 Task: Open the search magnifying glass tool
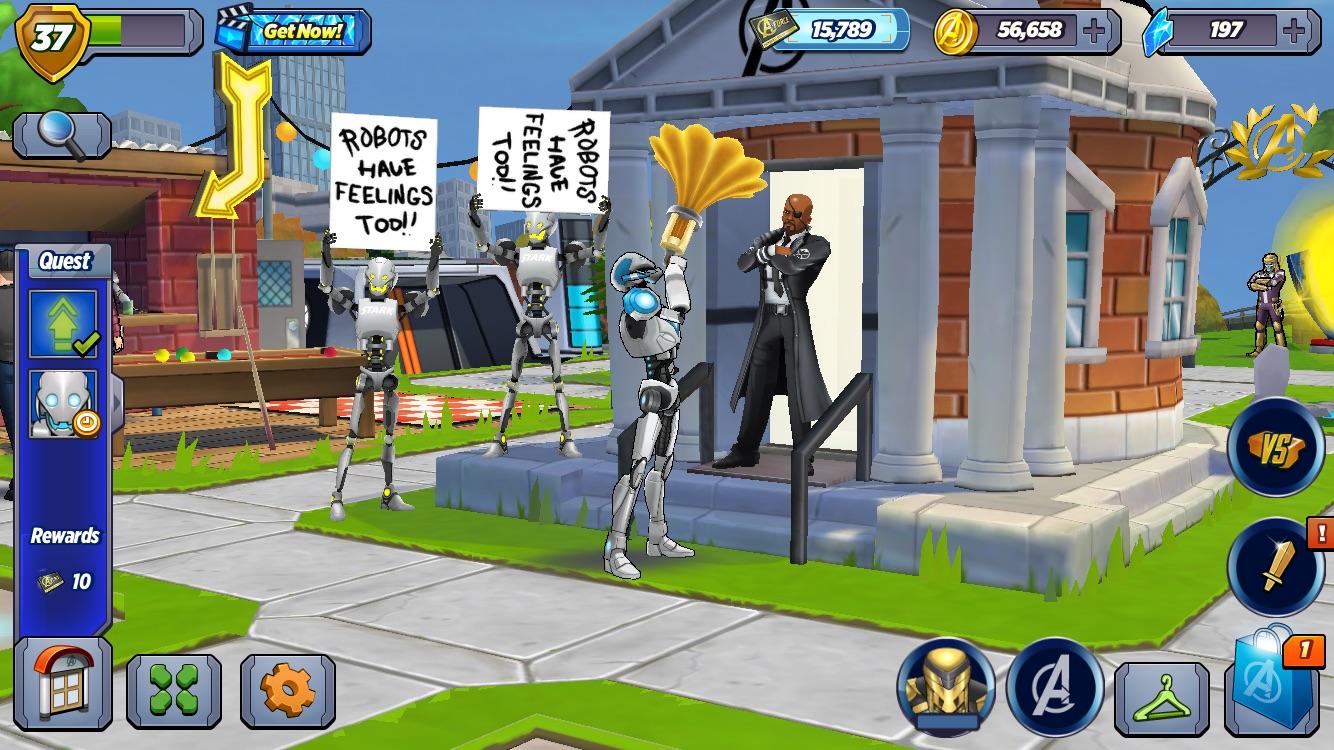point(60,133)
